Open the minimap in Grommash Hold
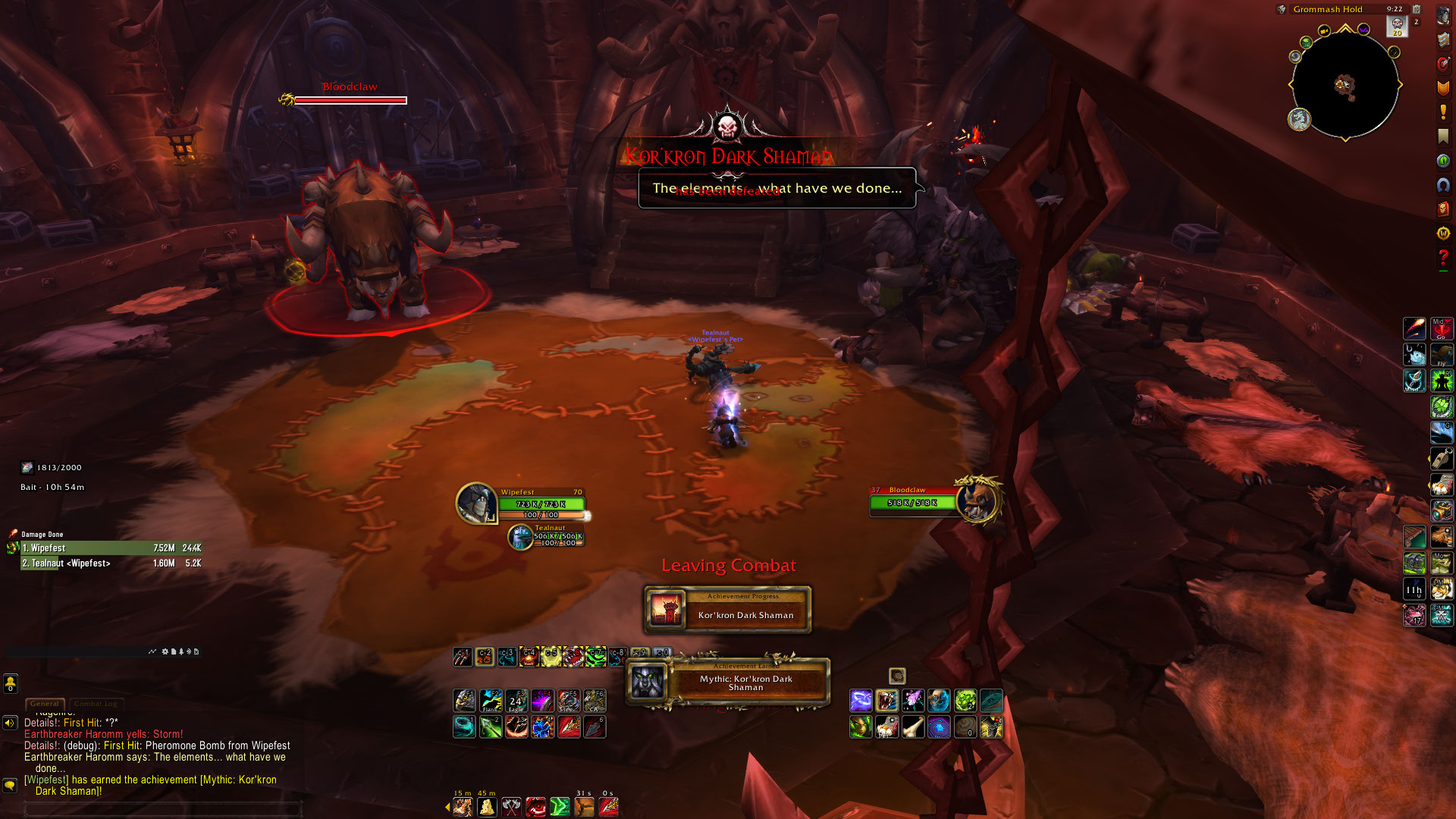The height and width of the screenshot is (819, 1456). pyautogui.click(x=1345, y=85)
